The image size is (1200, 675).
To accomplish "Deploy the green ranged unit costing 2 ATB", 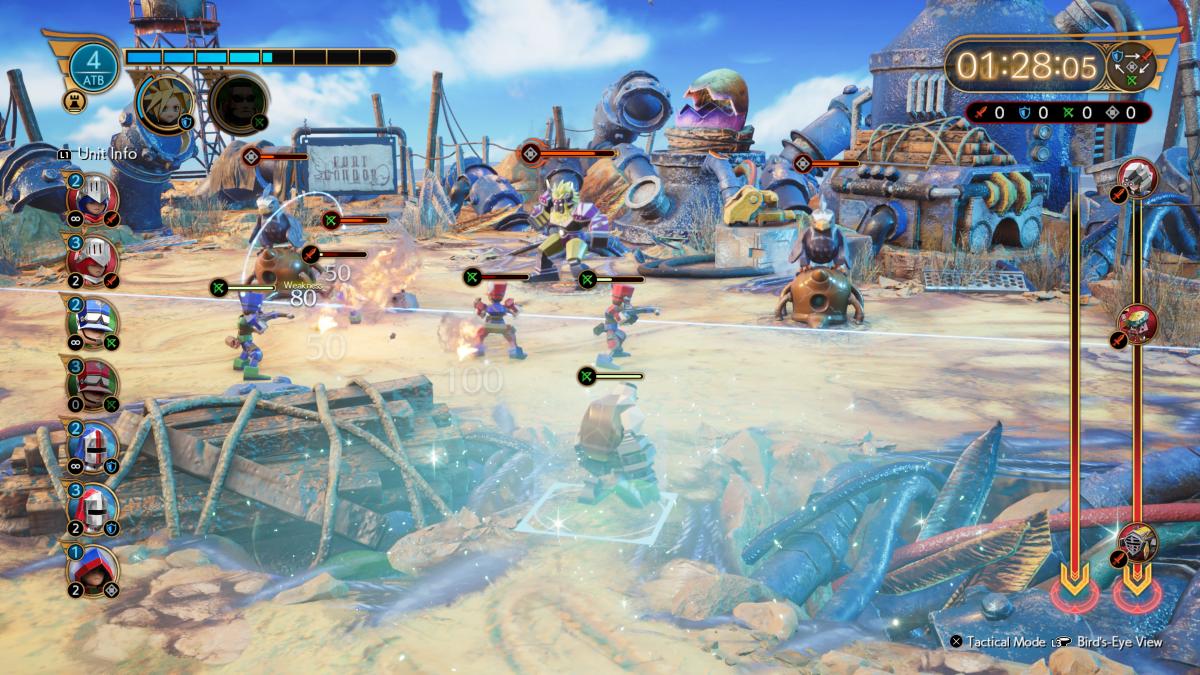I will point(93,324).
